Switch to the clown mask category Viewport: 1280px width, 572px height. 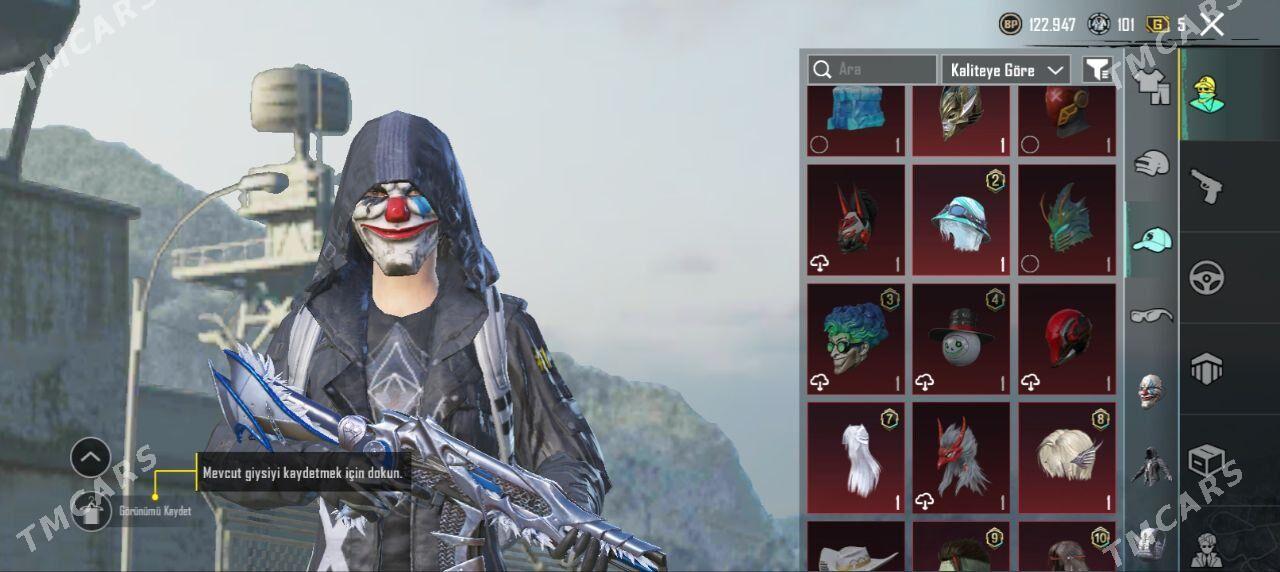tap(1151, 391)
